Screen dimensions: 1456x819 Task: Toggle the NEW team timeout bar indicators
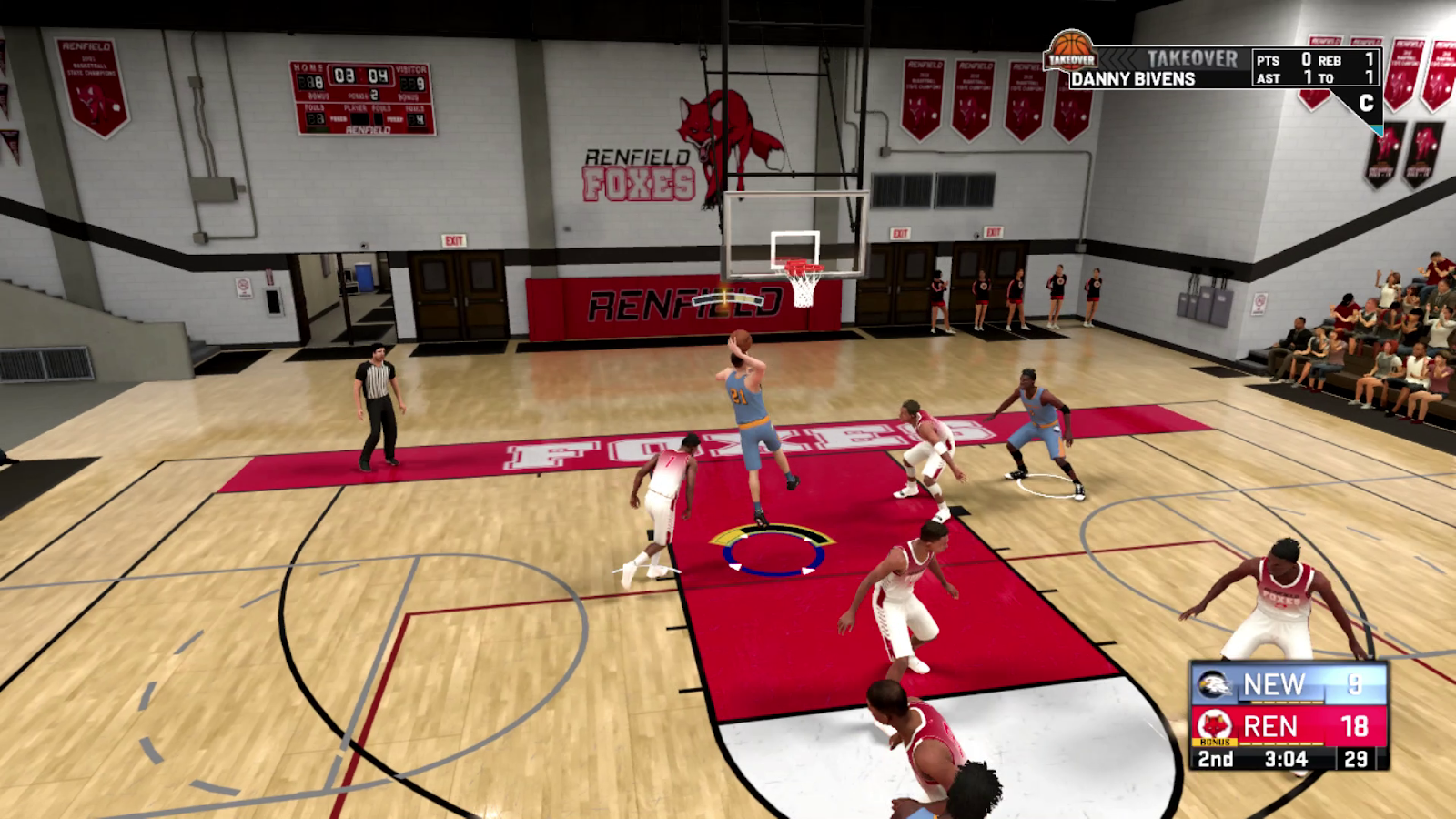click(1285, 703)
